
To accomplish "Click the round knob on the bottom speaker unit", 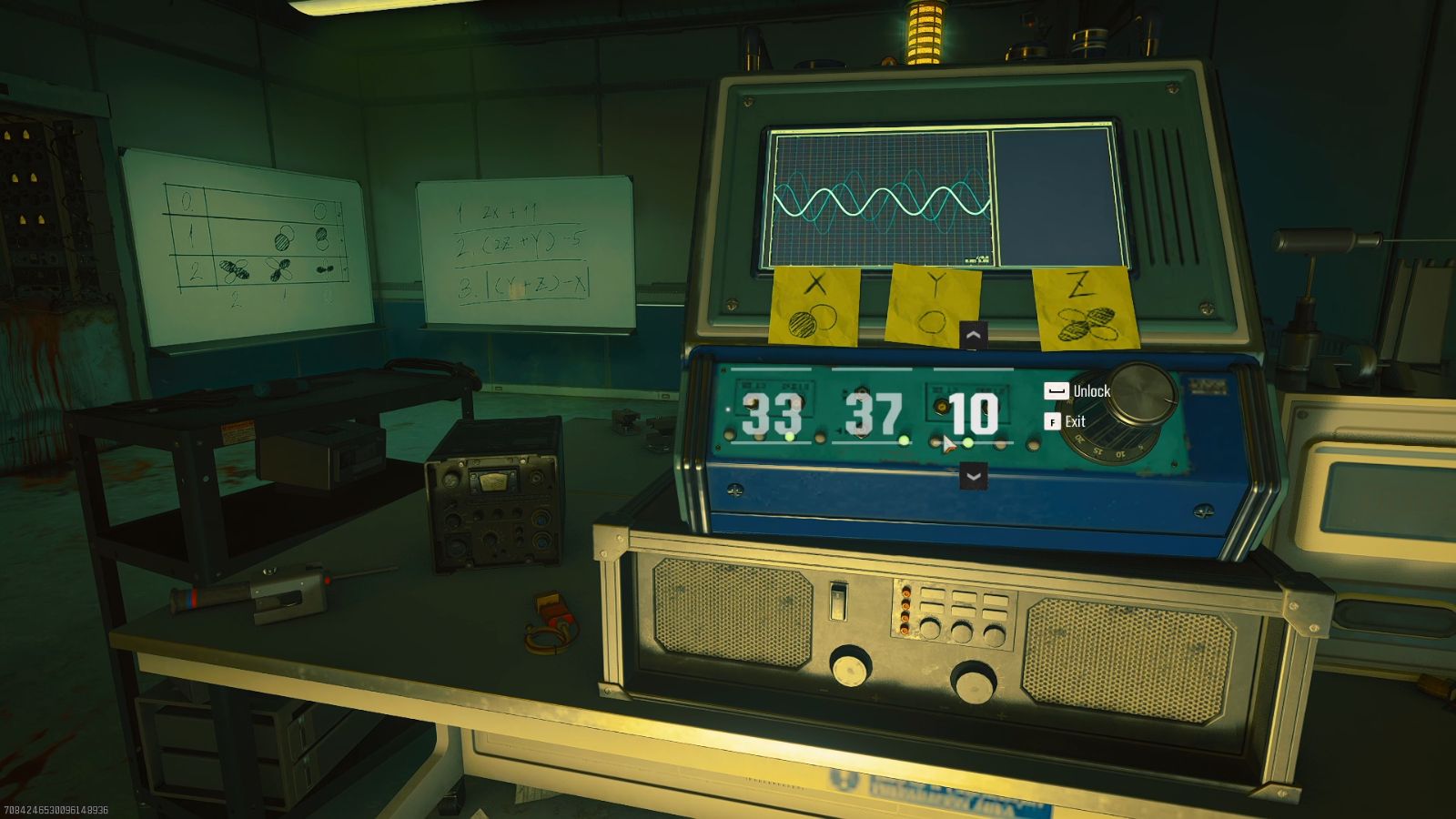I will click(x=853, y=669).
